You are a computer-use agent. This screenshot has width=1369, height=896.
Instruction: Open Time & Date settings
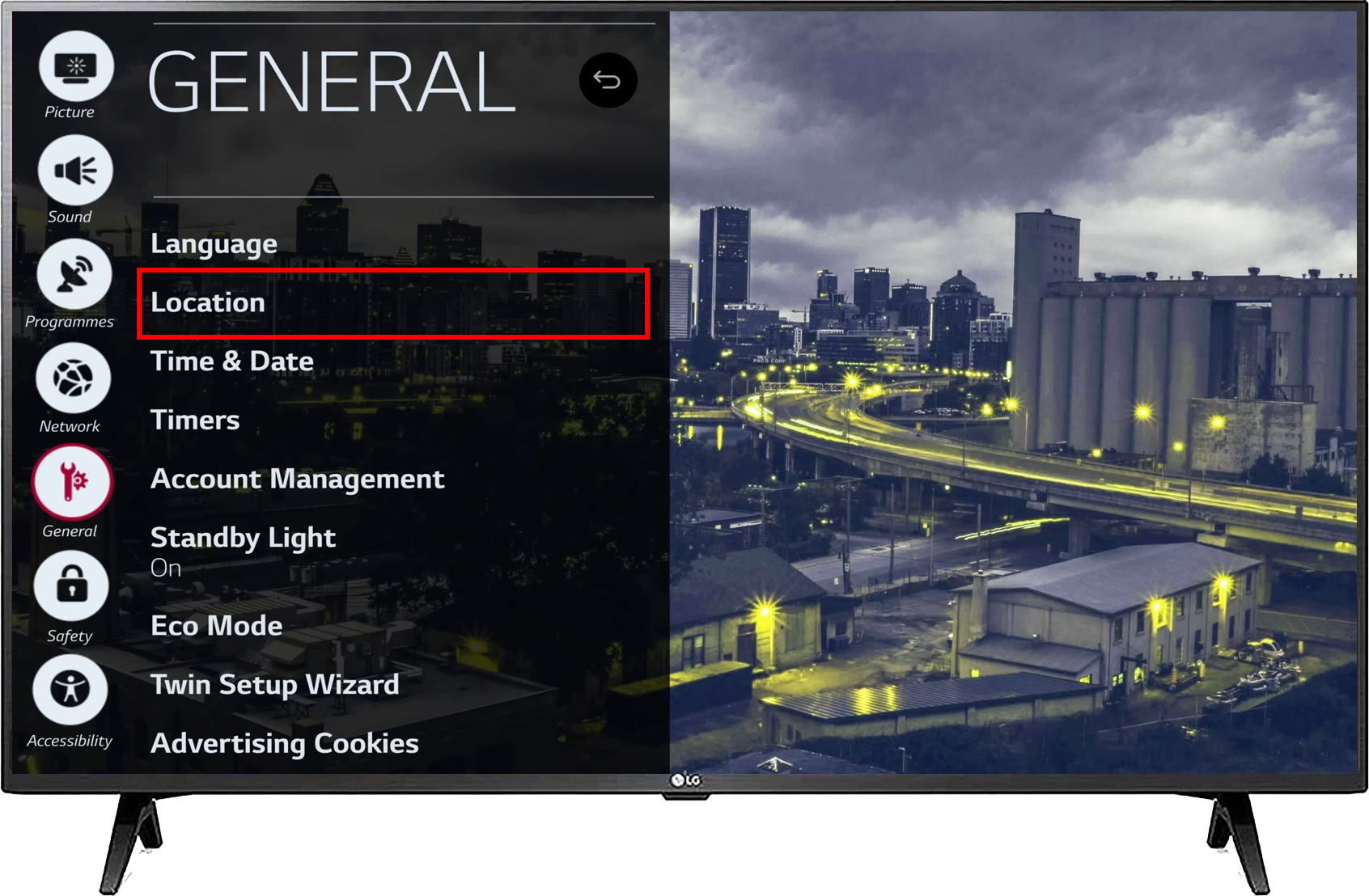point(232,361)
